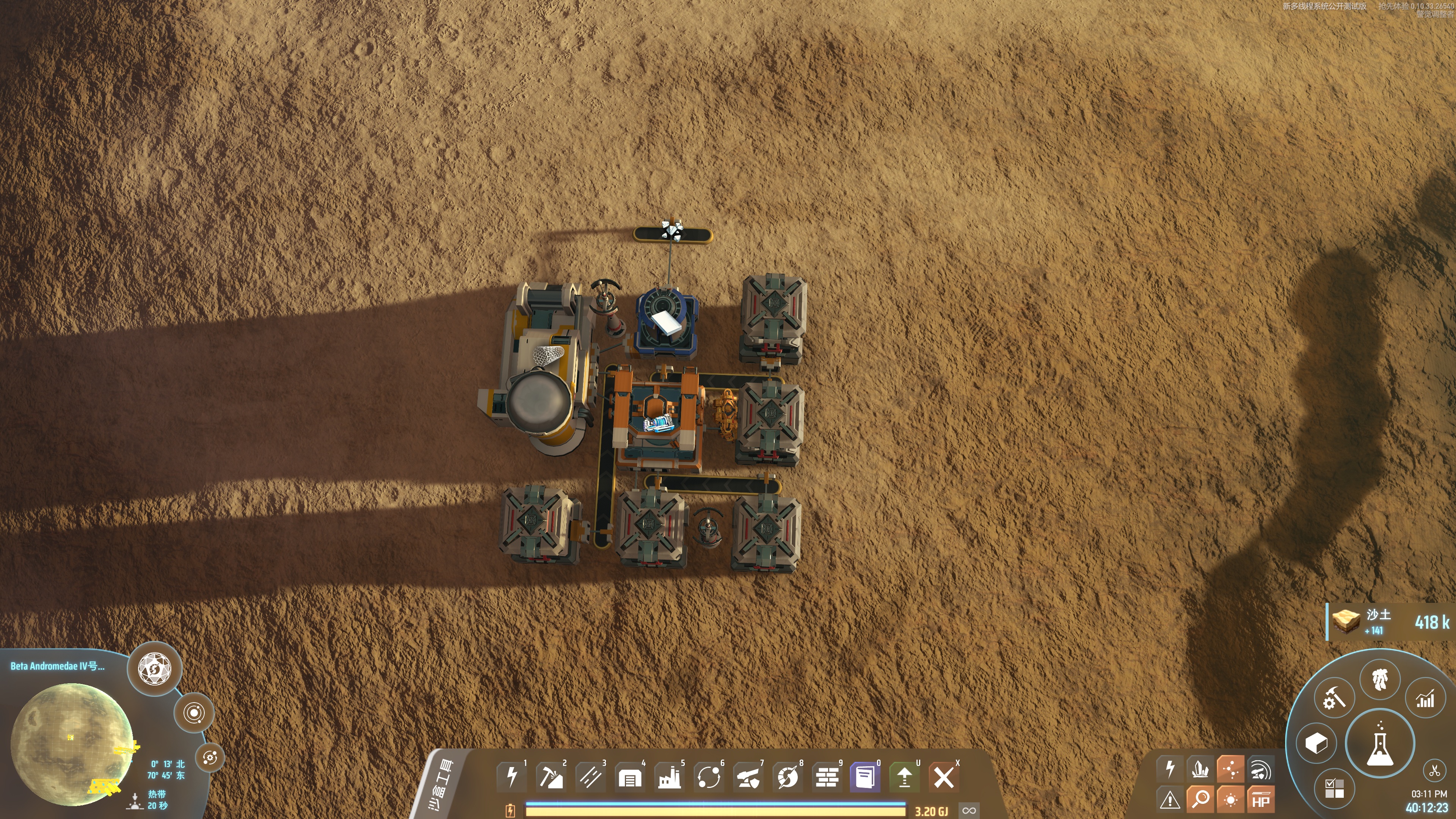1456x819 pixels.
Task: Open the factory production build category
Action: (x=669, y=777)
